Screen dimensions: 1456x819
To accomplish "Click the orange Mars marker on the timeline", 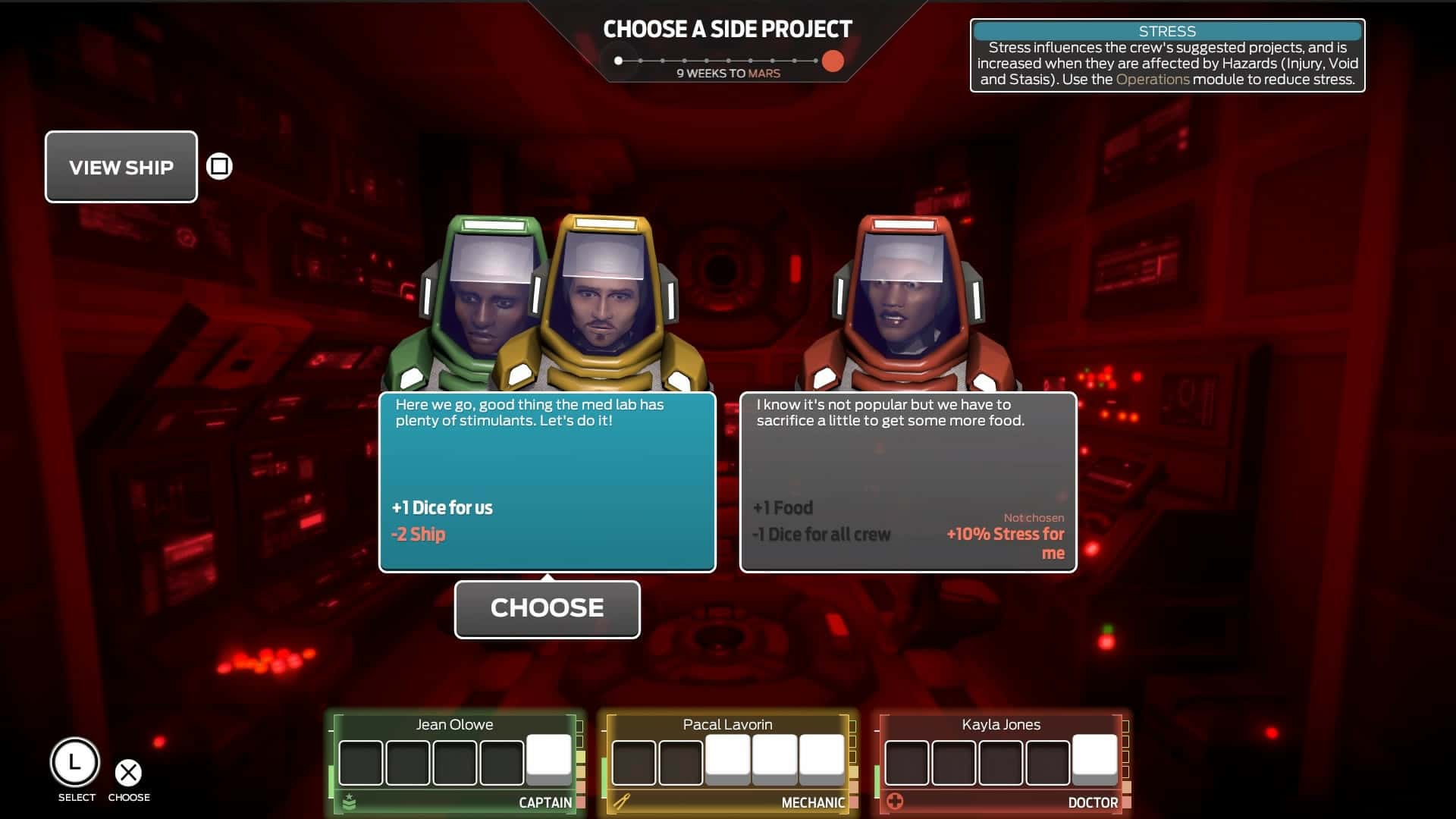I will coord(833,59).
